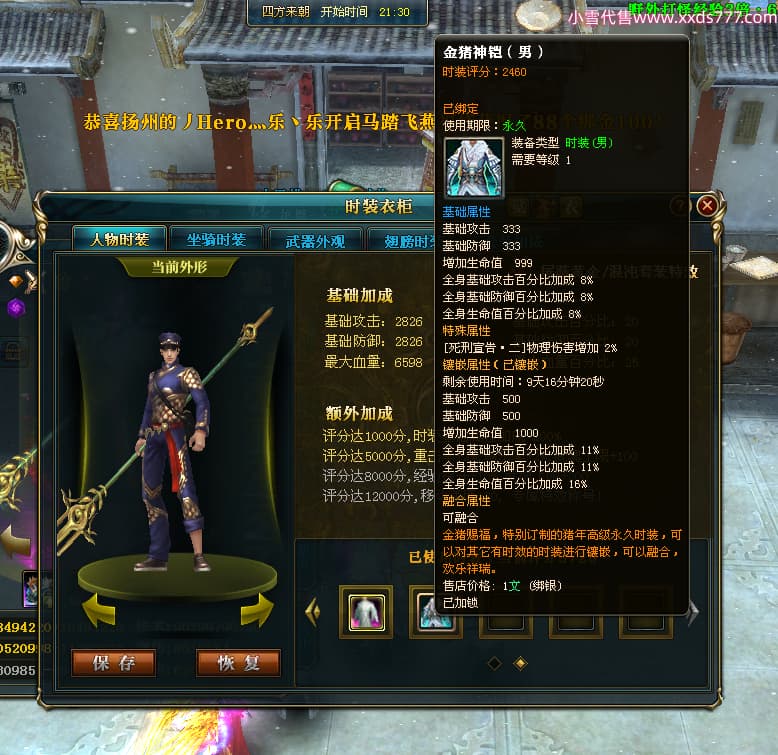778x755 pixels.
Task: Select the 武器外观 weapon appearance tab
Action: 315,240
